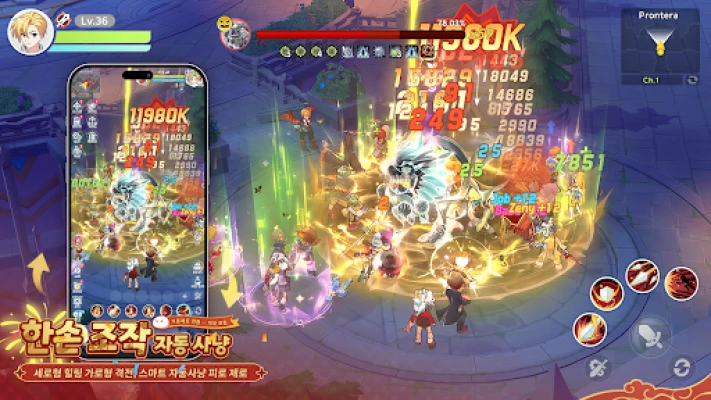The width and height of the screenshot is (711, 400).
Task: Open the blond hero's character portrait
Action: pos(29,32)
